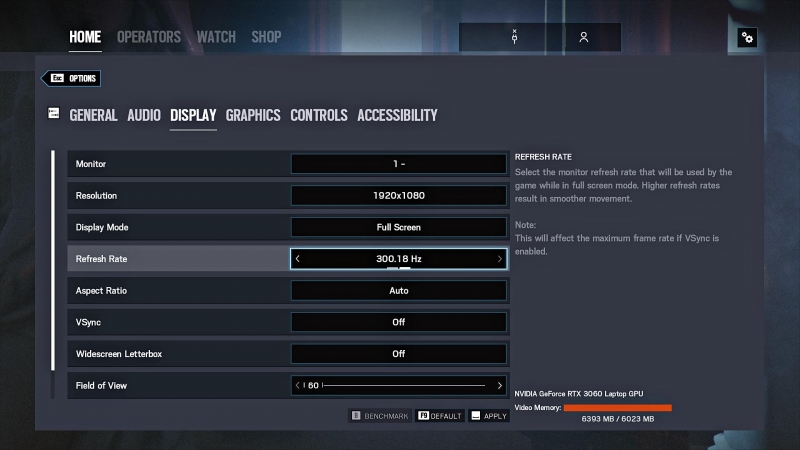Switch to the Controls tab
The height and width of the screenshot is (450, 800).
pos(319,115)
